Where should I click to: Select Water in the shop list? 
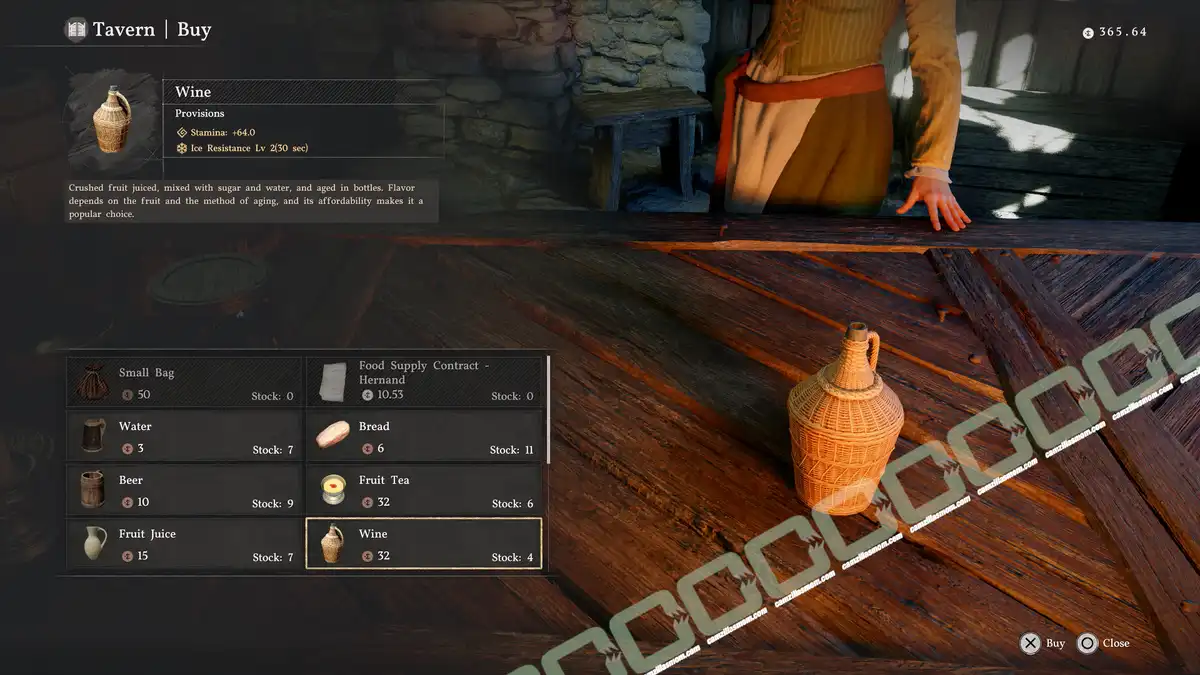click(184, 436)
